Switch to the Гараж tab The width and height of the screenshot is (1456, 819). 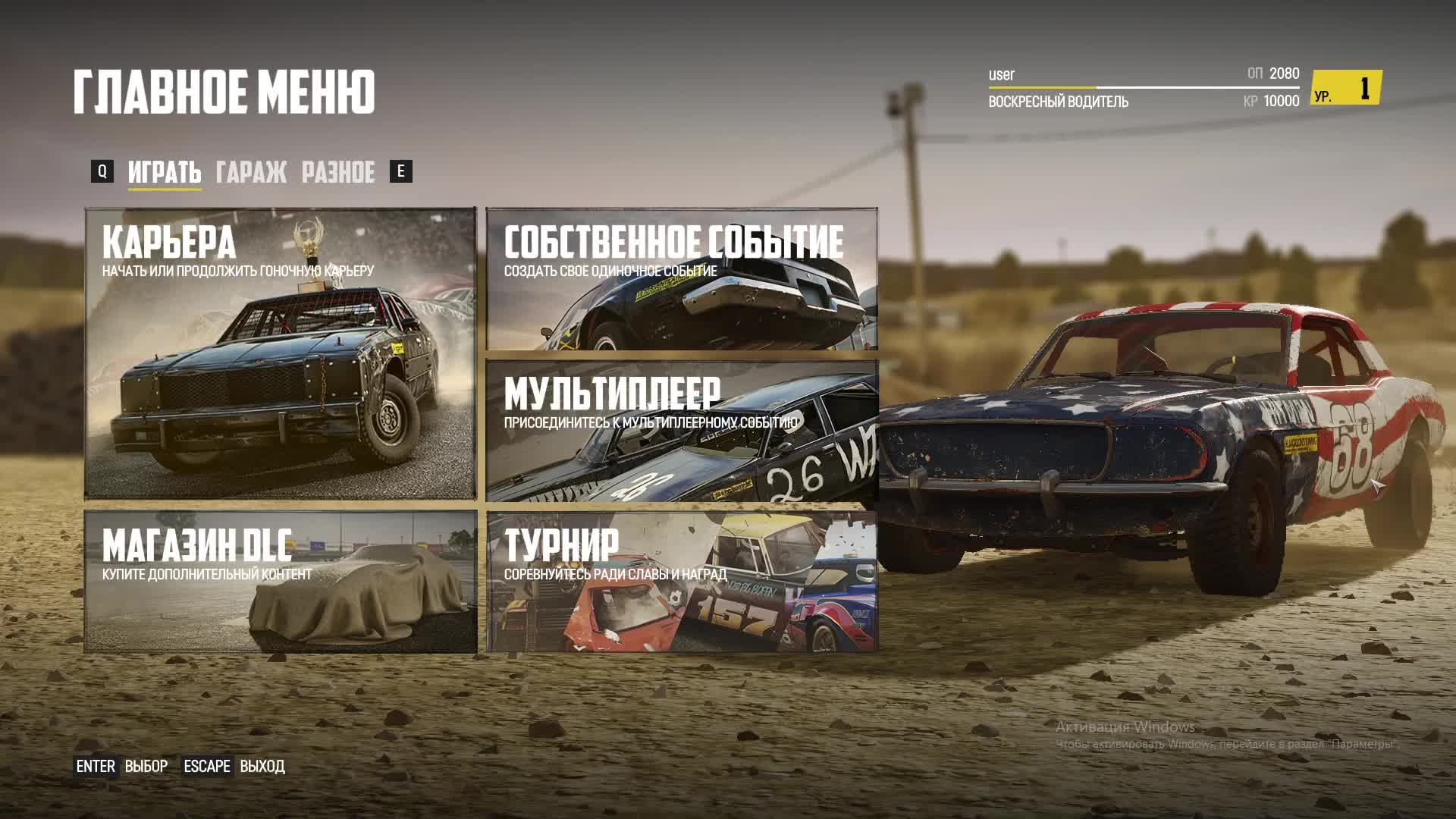click(251, 172)
